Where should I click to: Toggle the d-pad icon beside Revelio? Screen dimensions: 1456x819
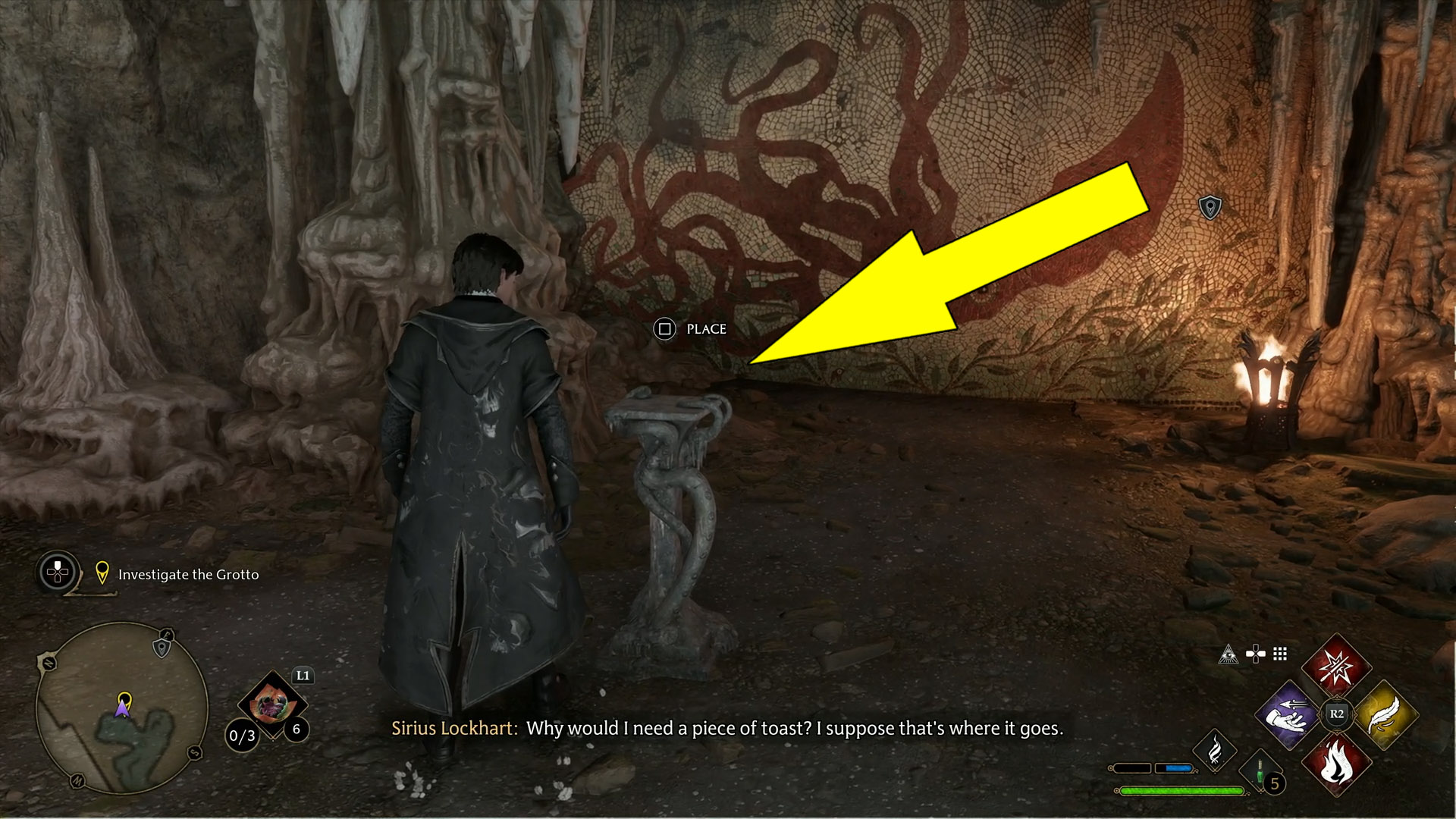coord(1256,654)
